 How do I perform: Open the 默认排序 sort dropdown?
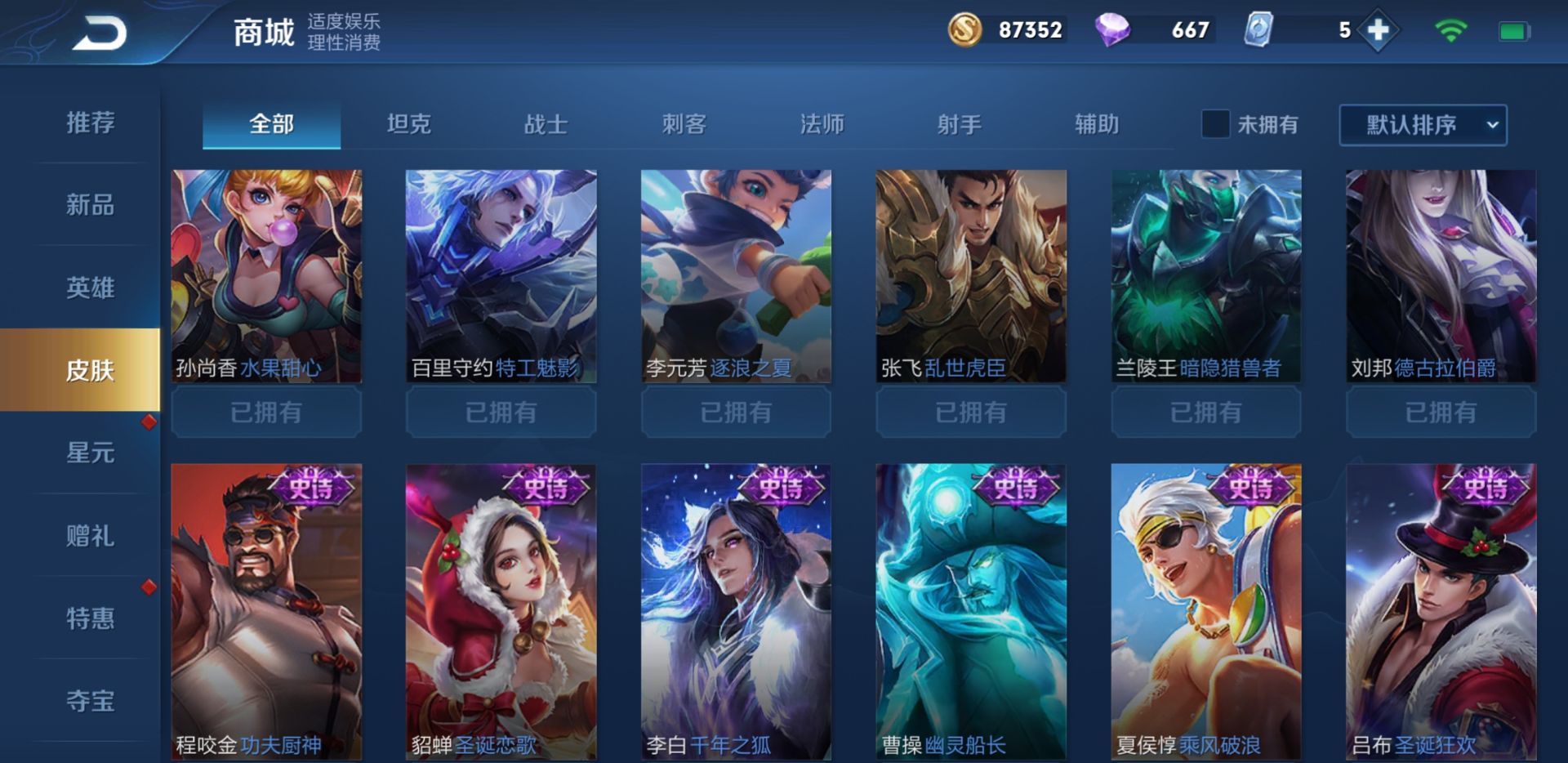coord(1423,125)
